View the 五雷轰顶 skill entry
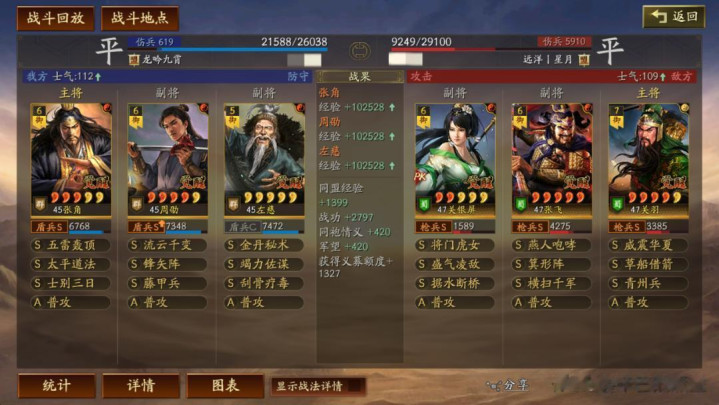Viewport: 719px width, 405px height. click(x=71, y=244)
